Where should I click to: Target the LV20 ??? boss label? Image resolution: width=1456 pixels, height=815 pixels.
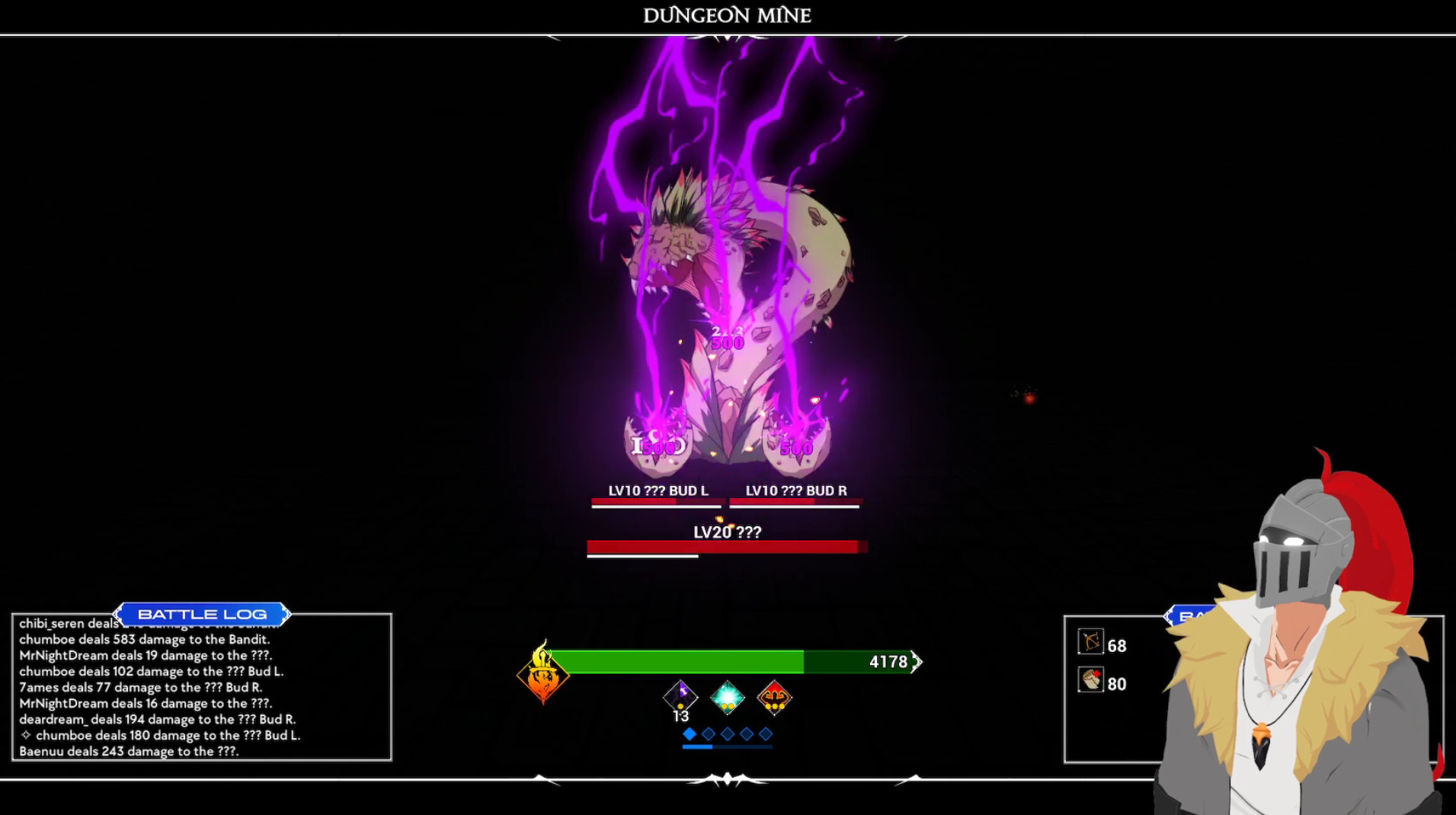pos(727,532)
